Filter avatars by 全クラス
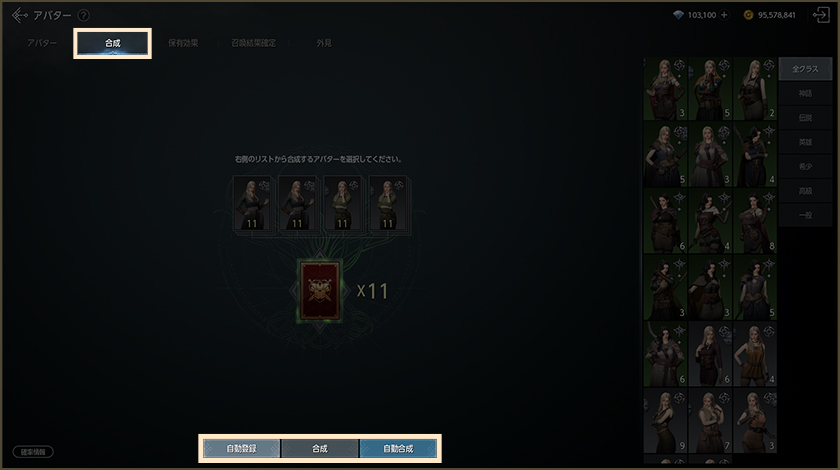The height and width of the screenshot is (470, 840). [805, 69]
